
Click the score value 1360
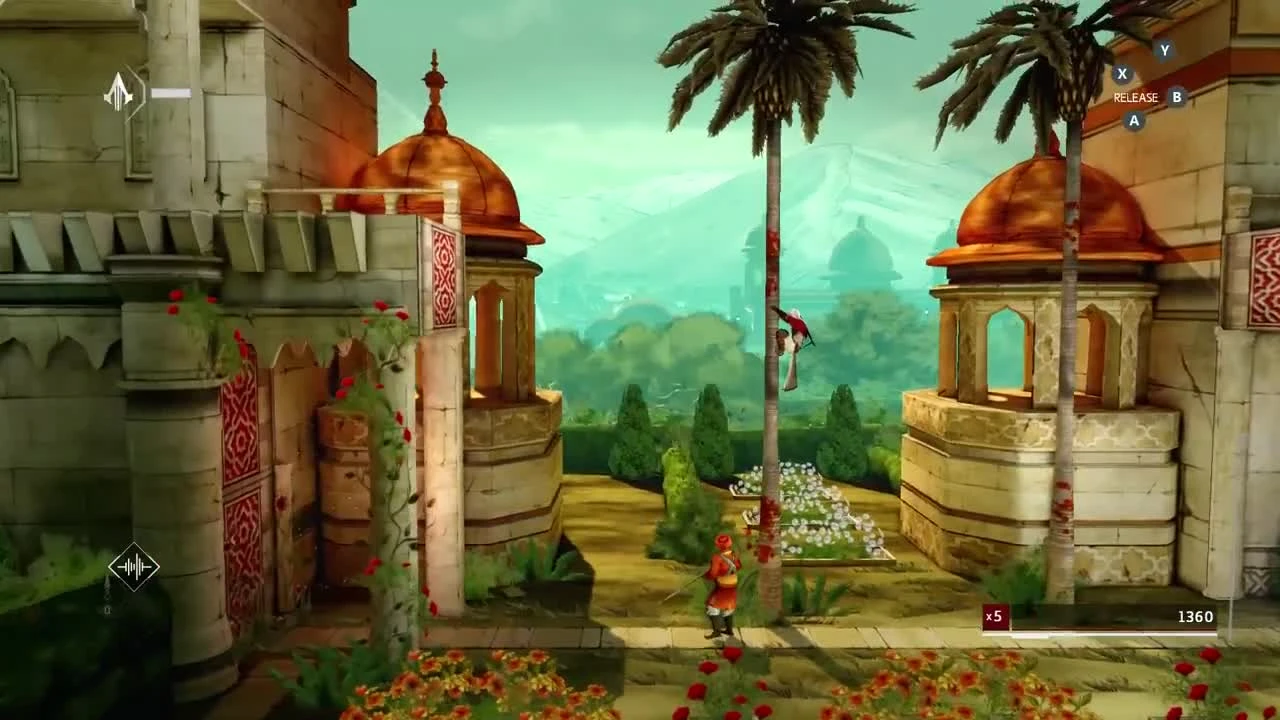(x=1198, y=617)
